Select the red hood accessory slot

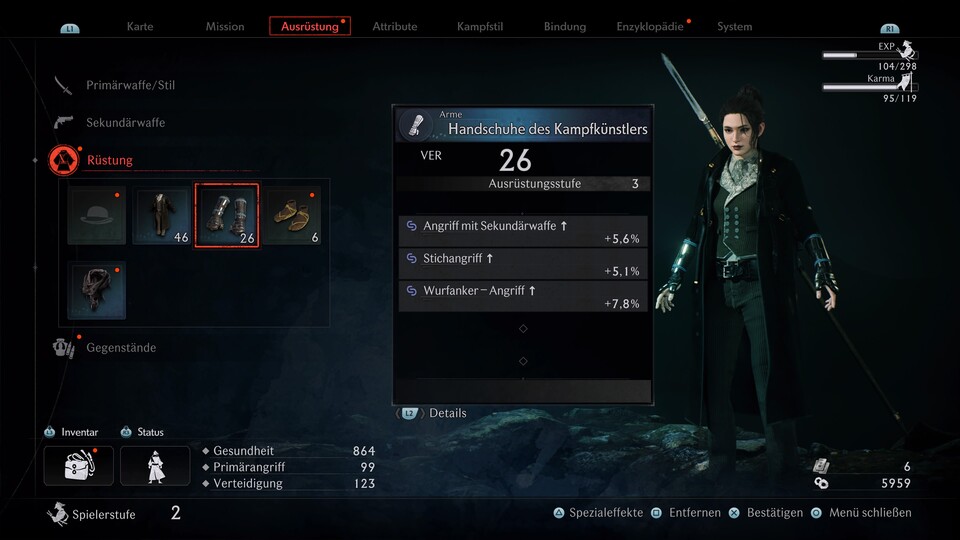point(96,290)
